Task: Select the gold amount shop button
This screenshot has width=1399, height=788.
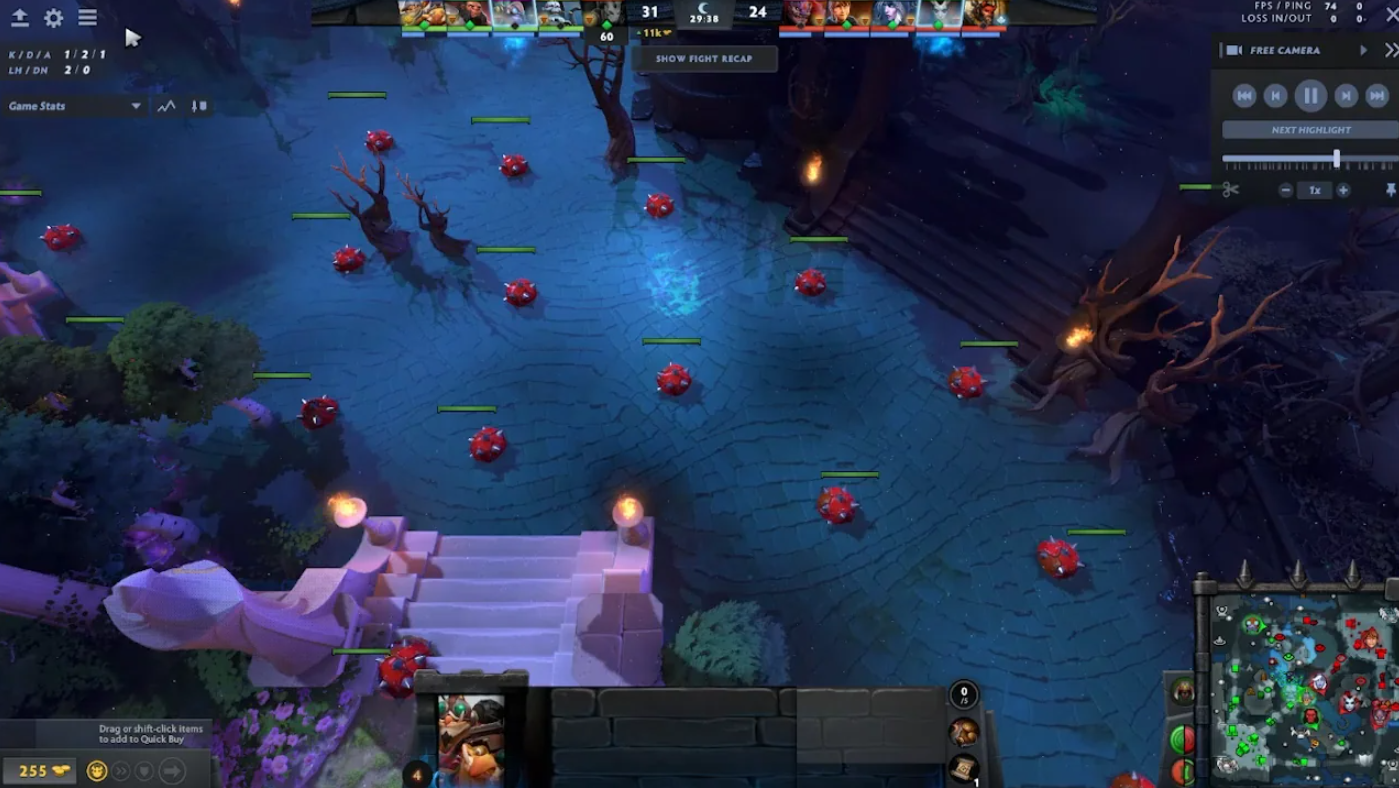Action: (39, 770)
